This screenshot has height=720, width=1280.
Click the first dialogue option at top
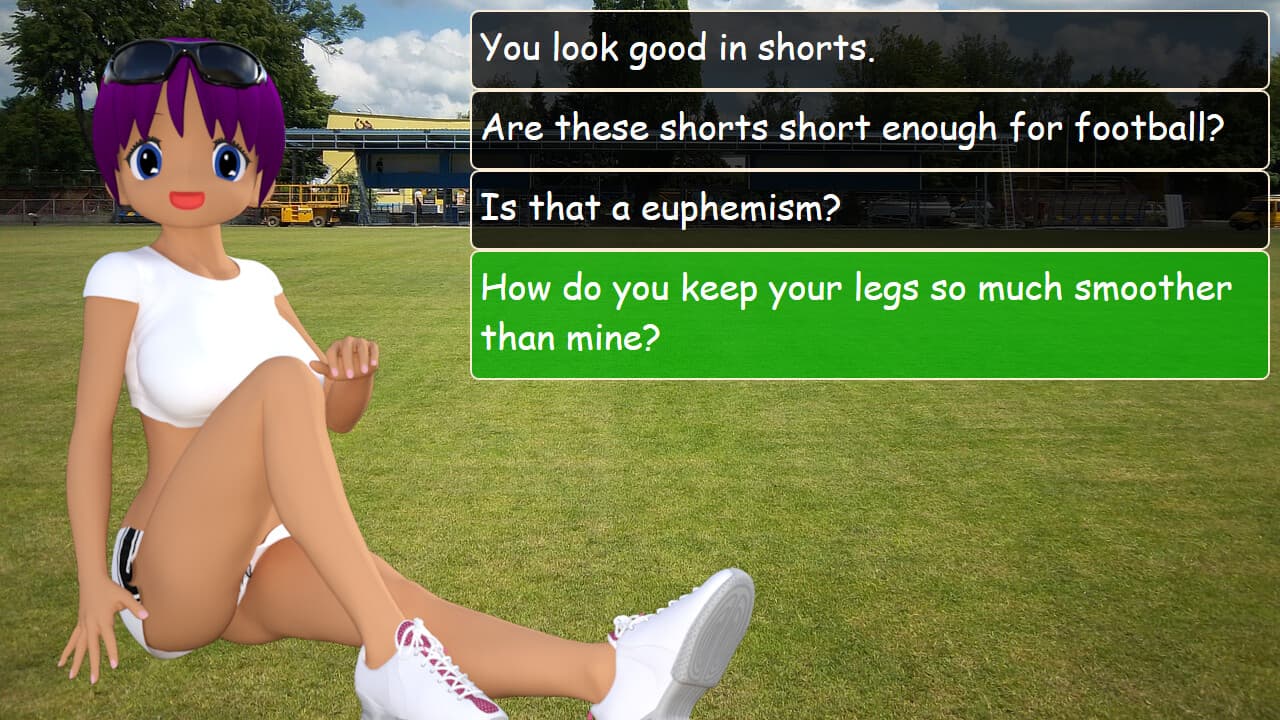(x=870, y=47)
